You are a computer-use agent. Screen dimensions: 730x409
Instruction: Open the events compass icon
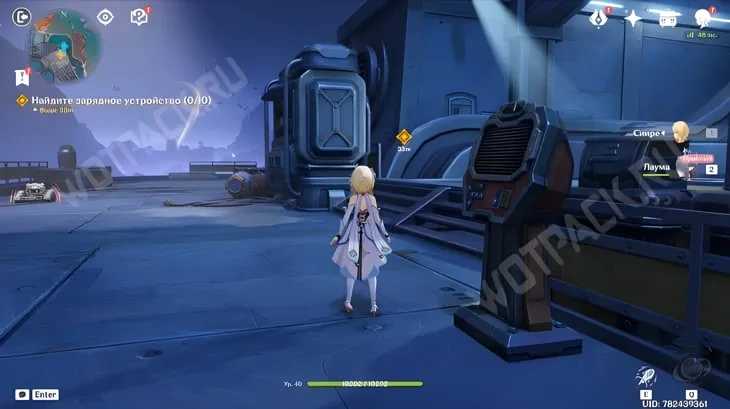click(599, 18)
